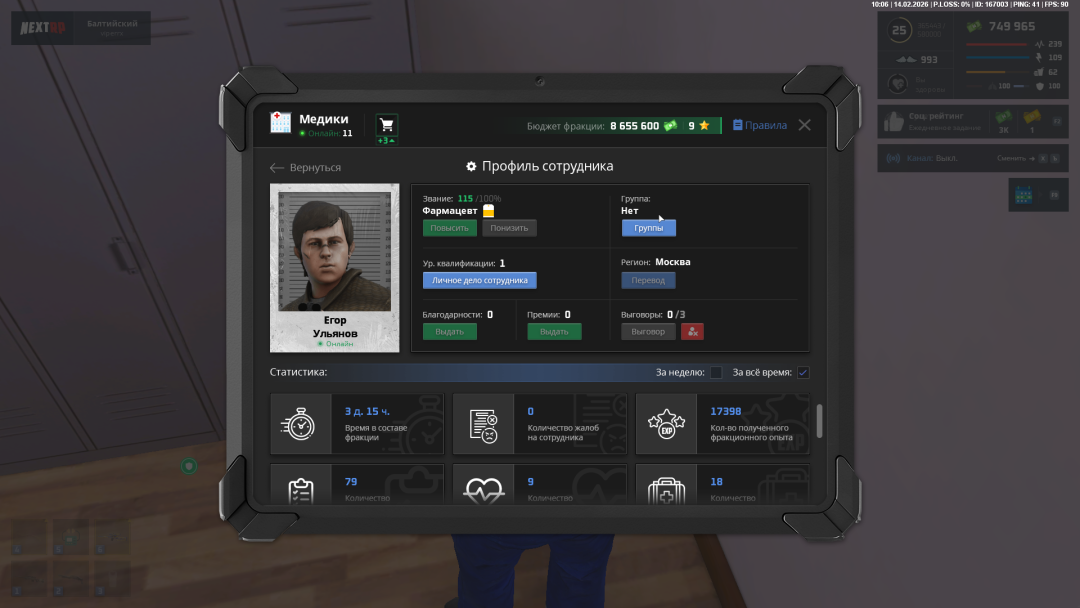This screenshot has height=608, width=1080.
Task: Click the red dismiss employee button
Action: point(692,332)
